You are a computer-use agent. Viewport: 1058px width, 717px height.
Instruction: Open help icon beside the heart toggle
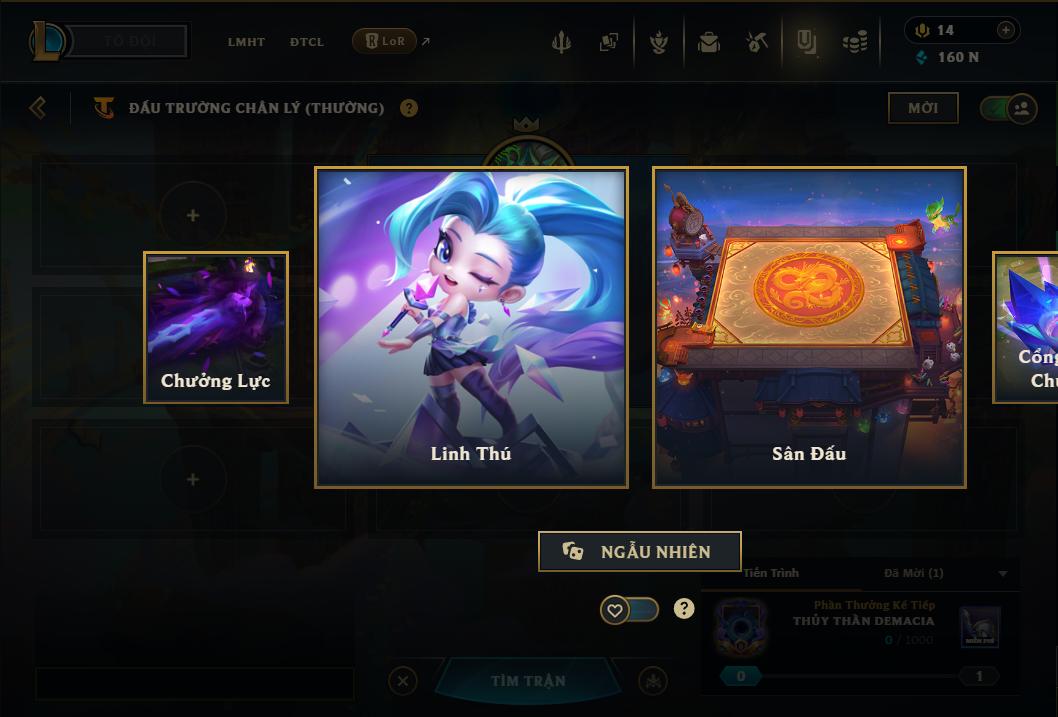coord(684,609)
